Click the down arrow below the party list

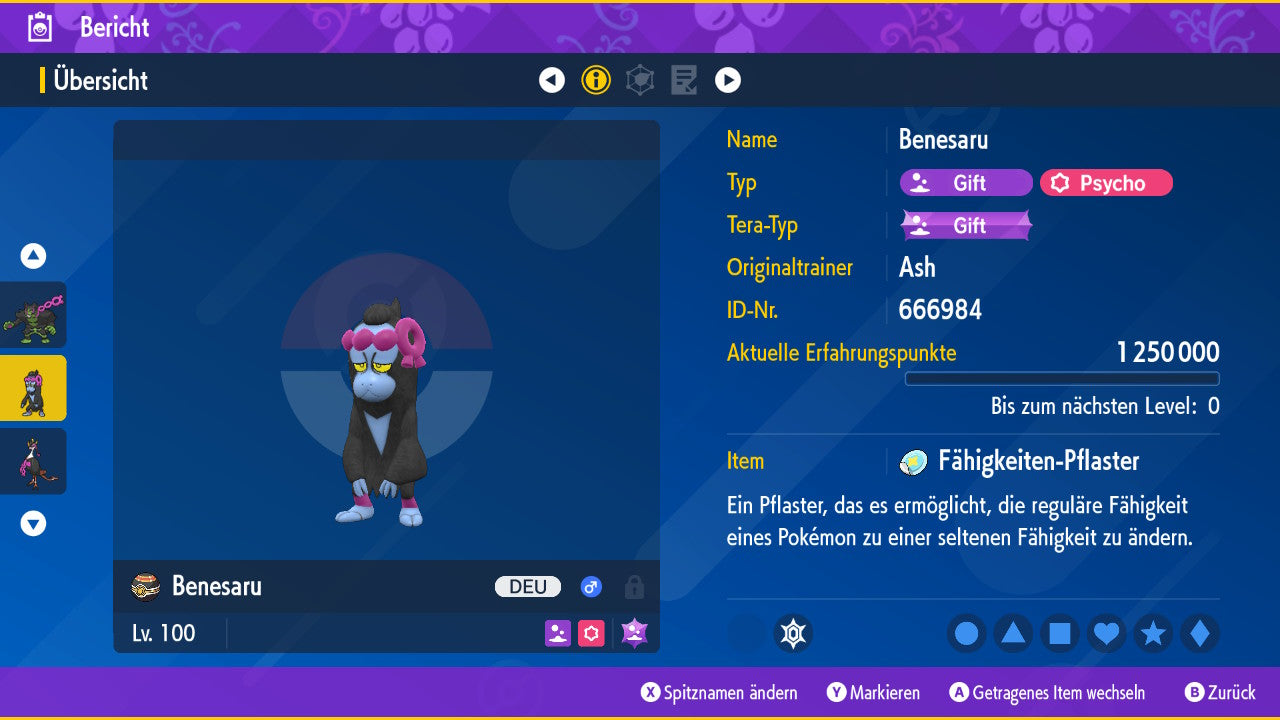32,522
